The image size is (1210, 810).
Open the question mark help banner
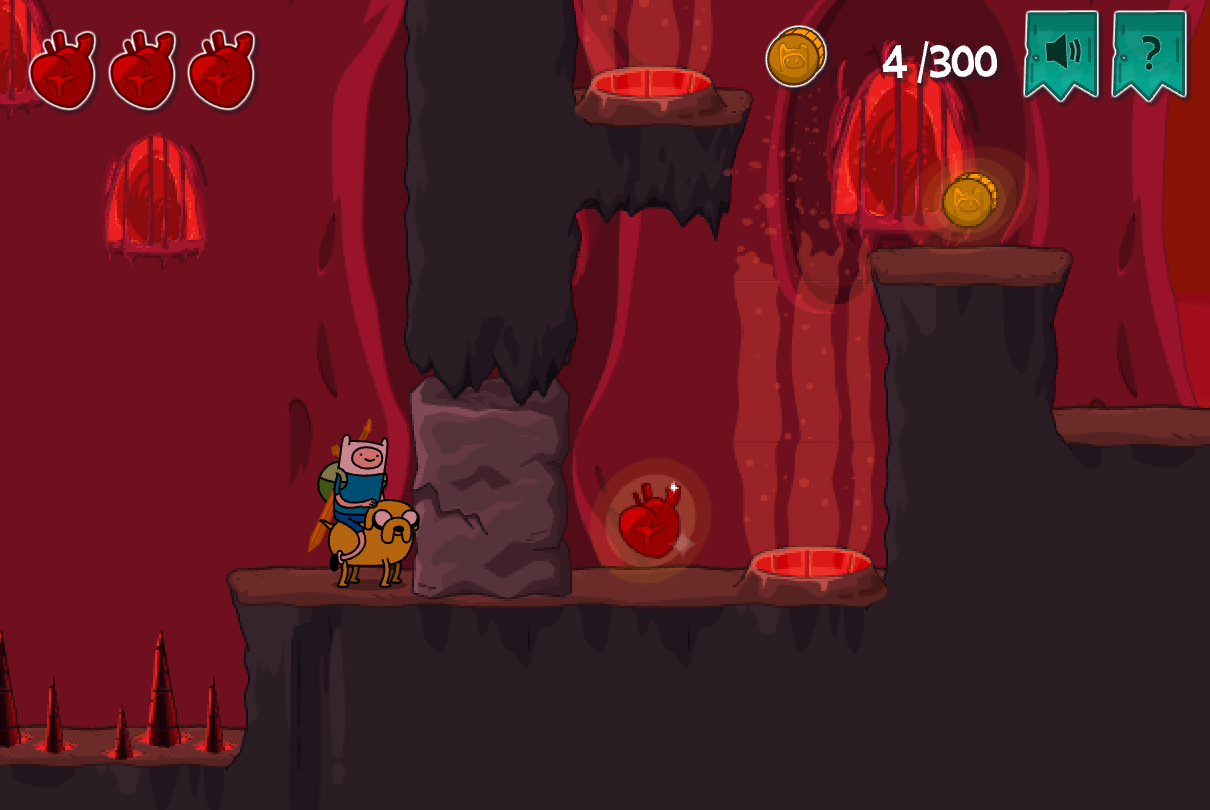pos(1149,52)
